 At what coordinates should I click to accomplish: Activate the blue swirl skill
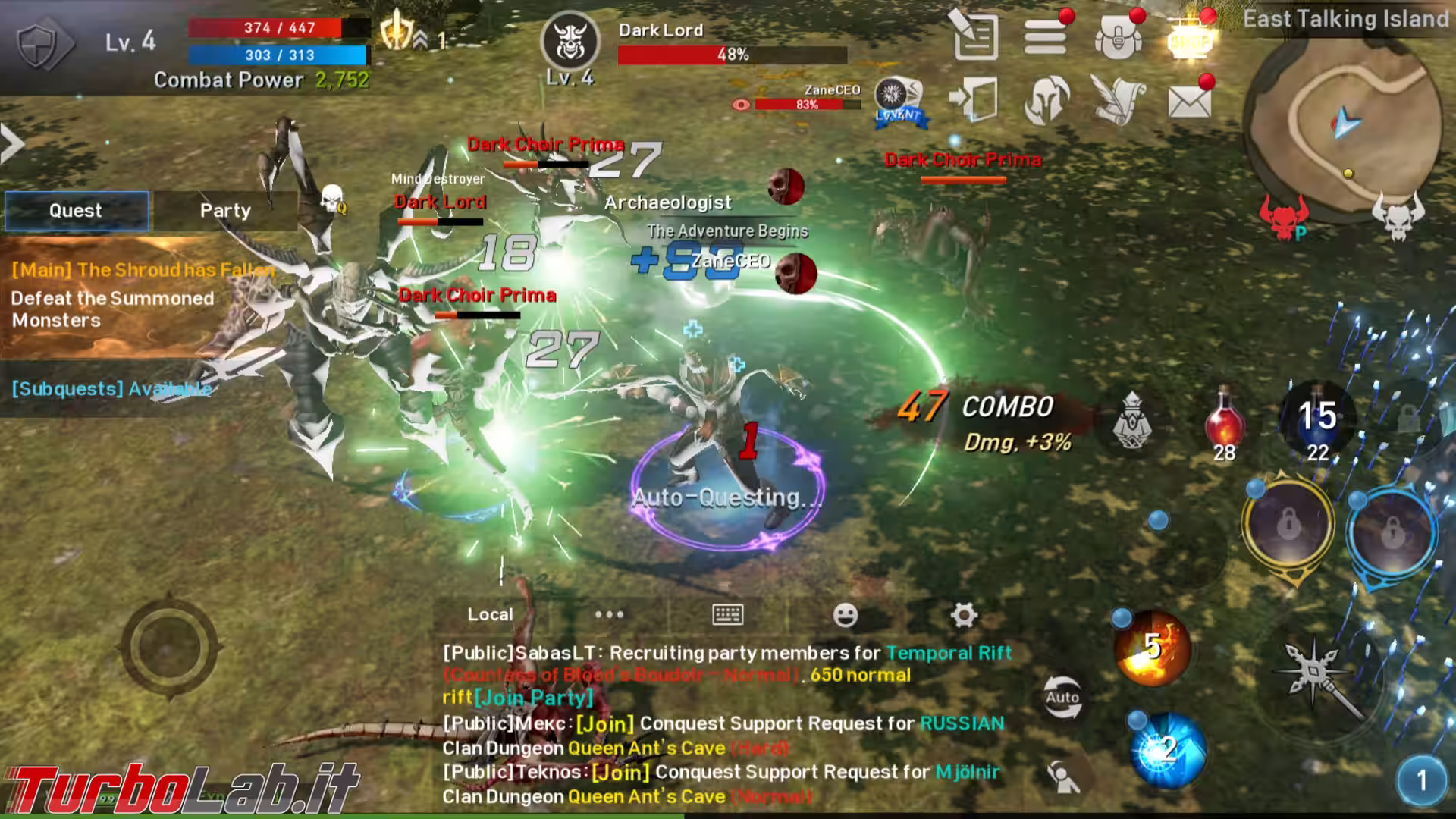[x=1168, y=751]
